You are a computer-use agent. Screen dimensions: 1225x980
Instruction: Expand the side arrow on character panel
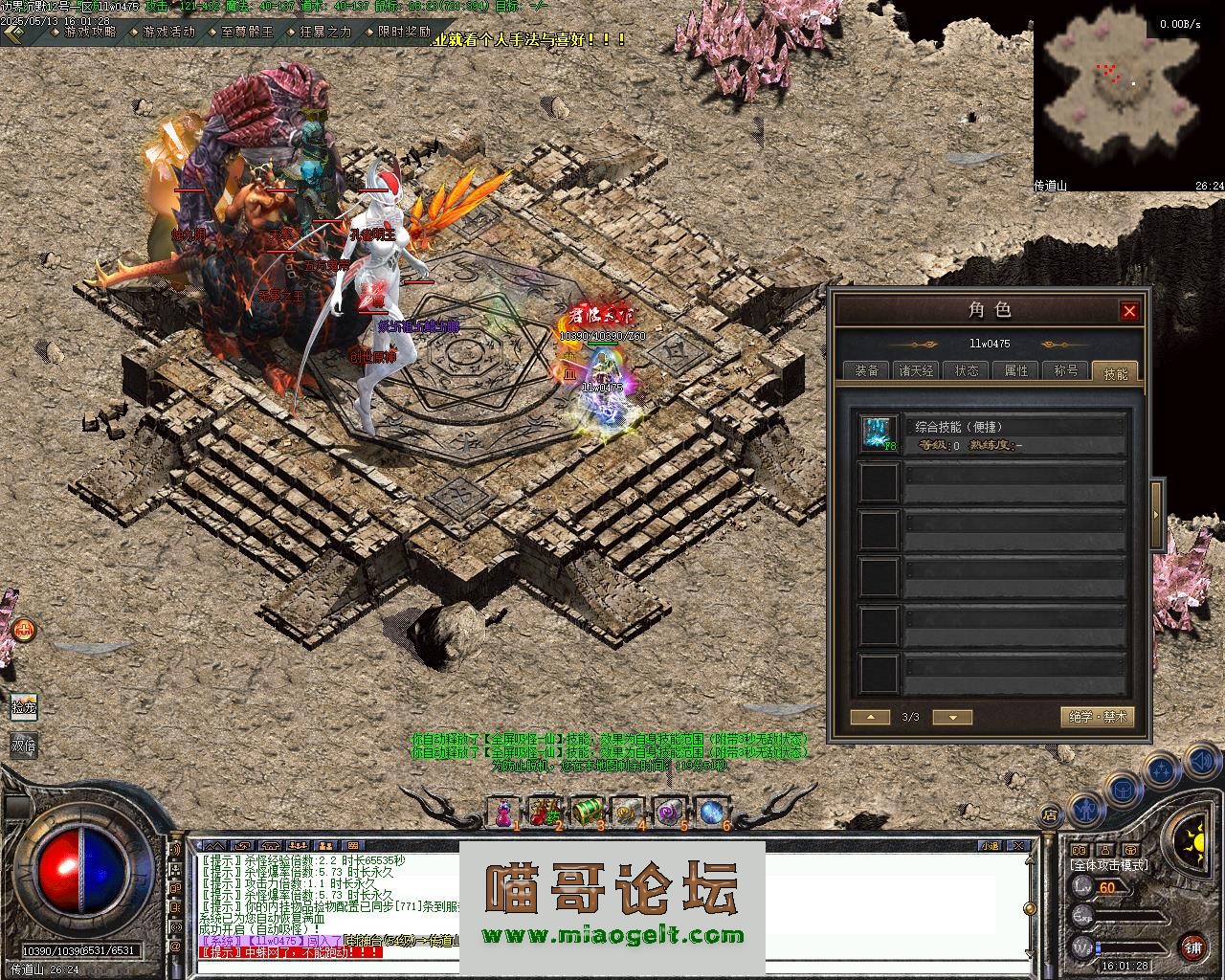(x=1156, y=515)
